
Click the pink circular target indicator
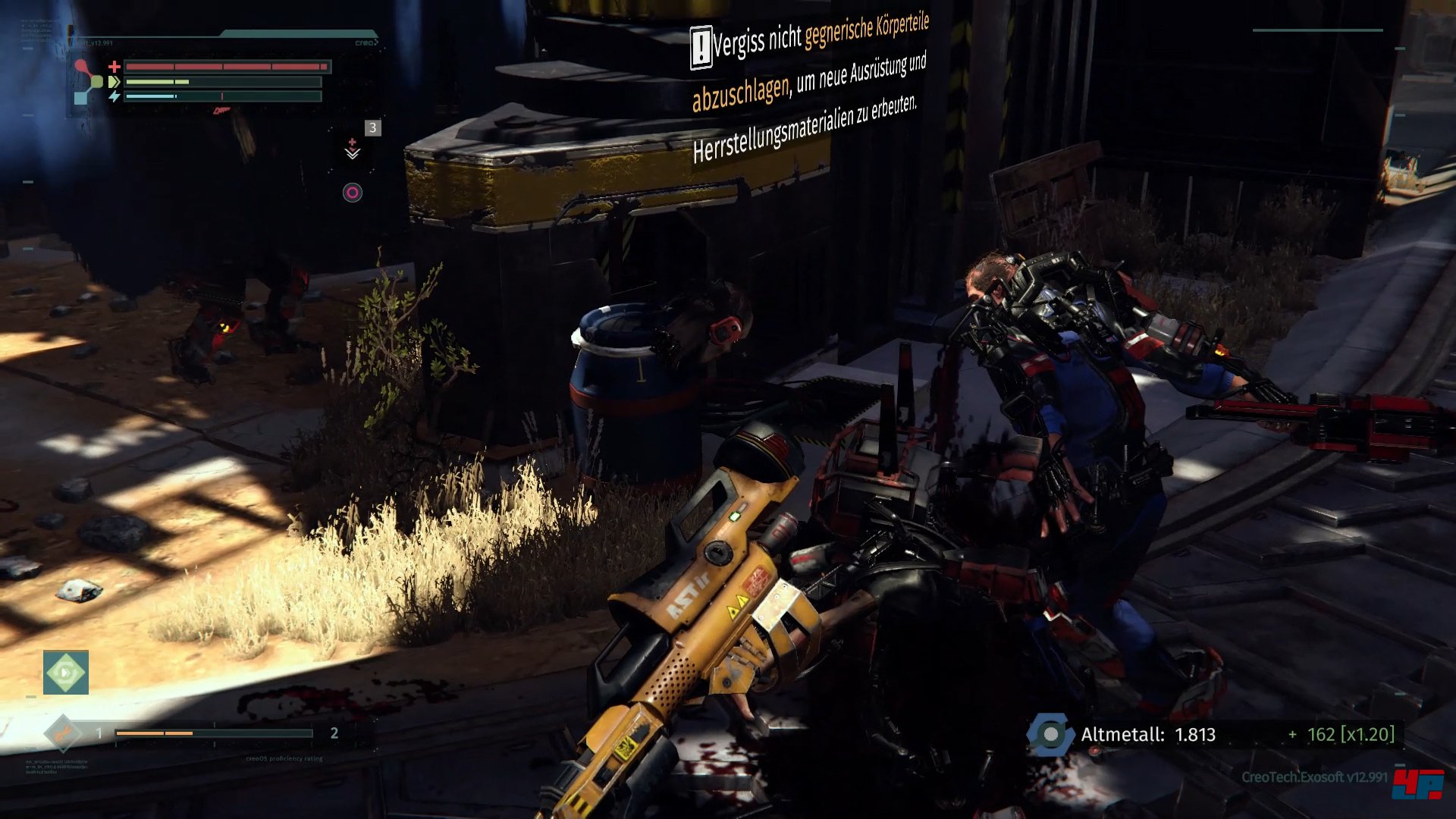[x=352, y=193]
